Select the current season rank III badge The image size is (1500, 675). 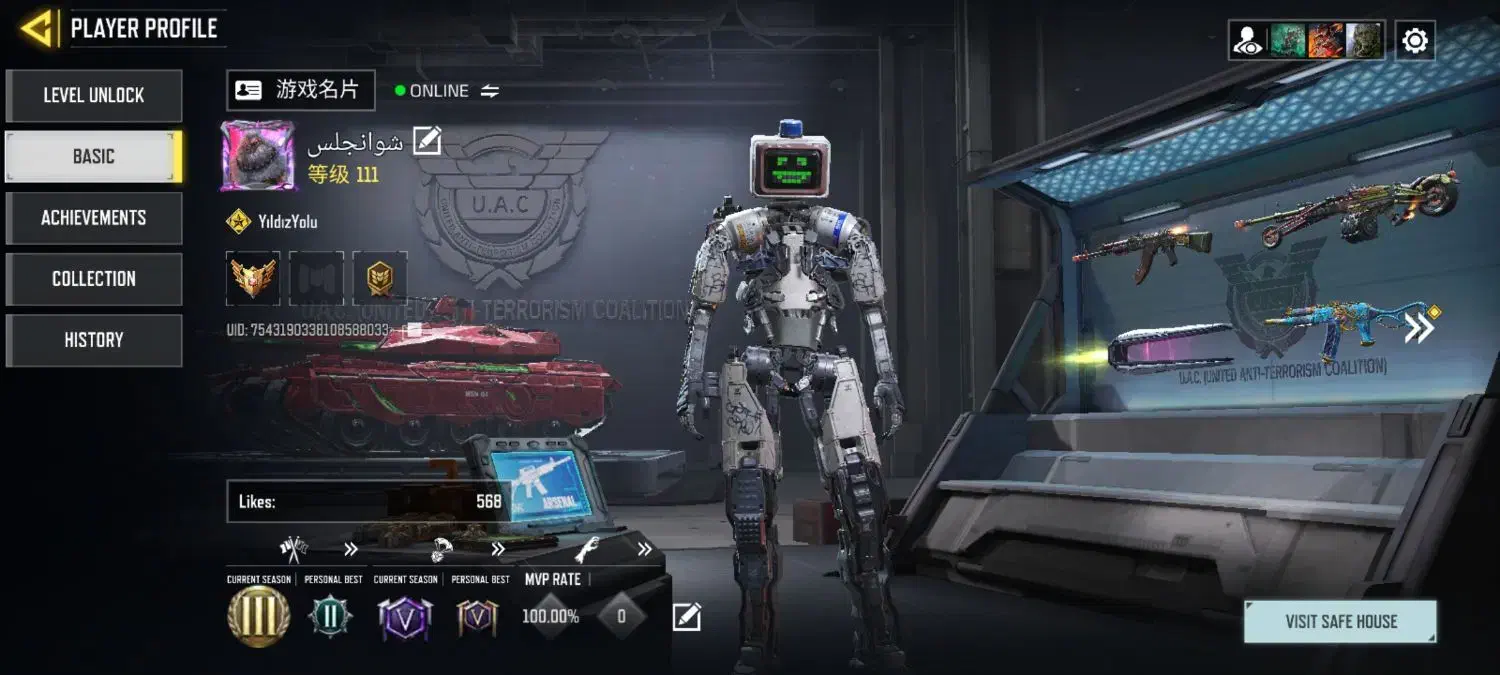(x=258, y=616)
